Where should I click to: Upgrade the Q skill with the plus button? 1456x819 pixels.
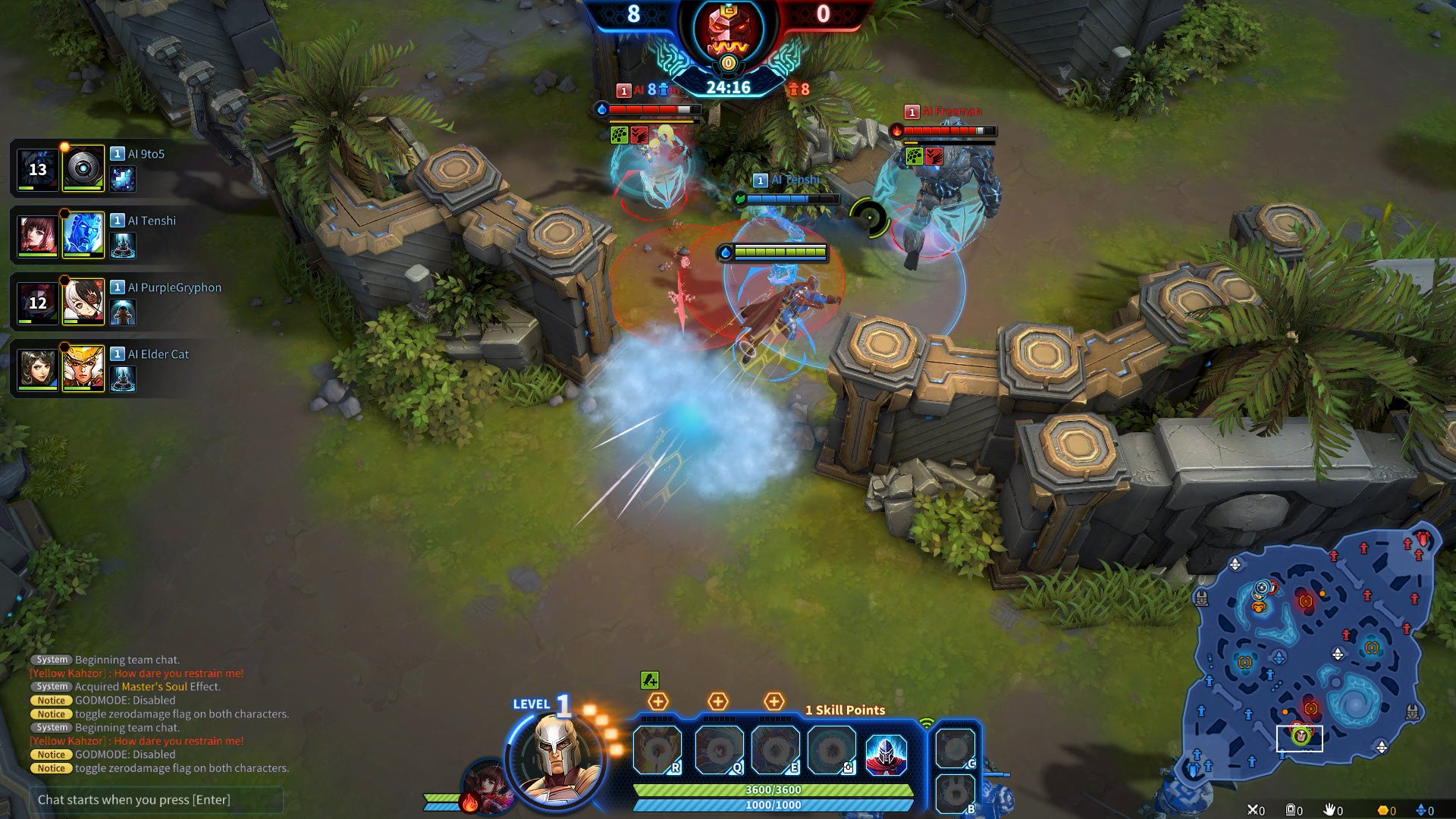pos(717,701)
